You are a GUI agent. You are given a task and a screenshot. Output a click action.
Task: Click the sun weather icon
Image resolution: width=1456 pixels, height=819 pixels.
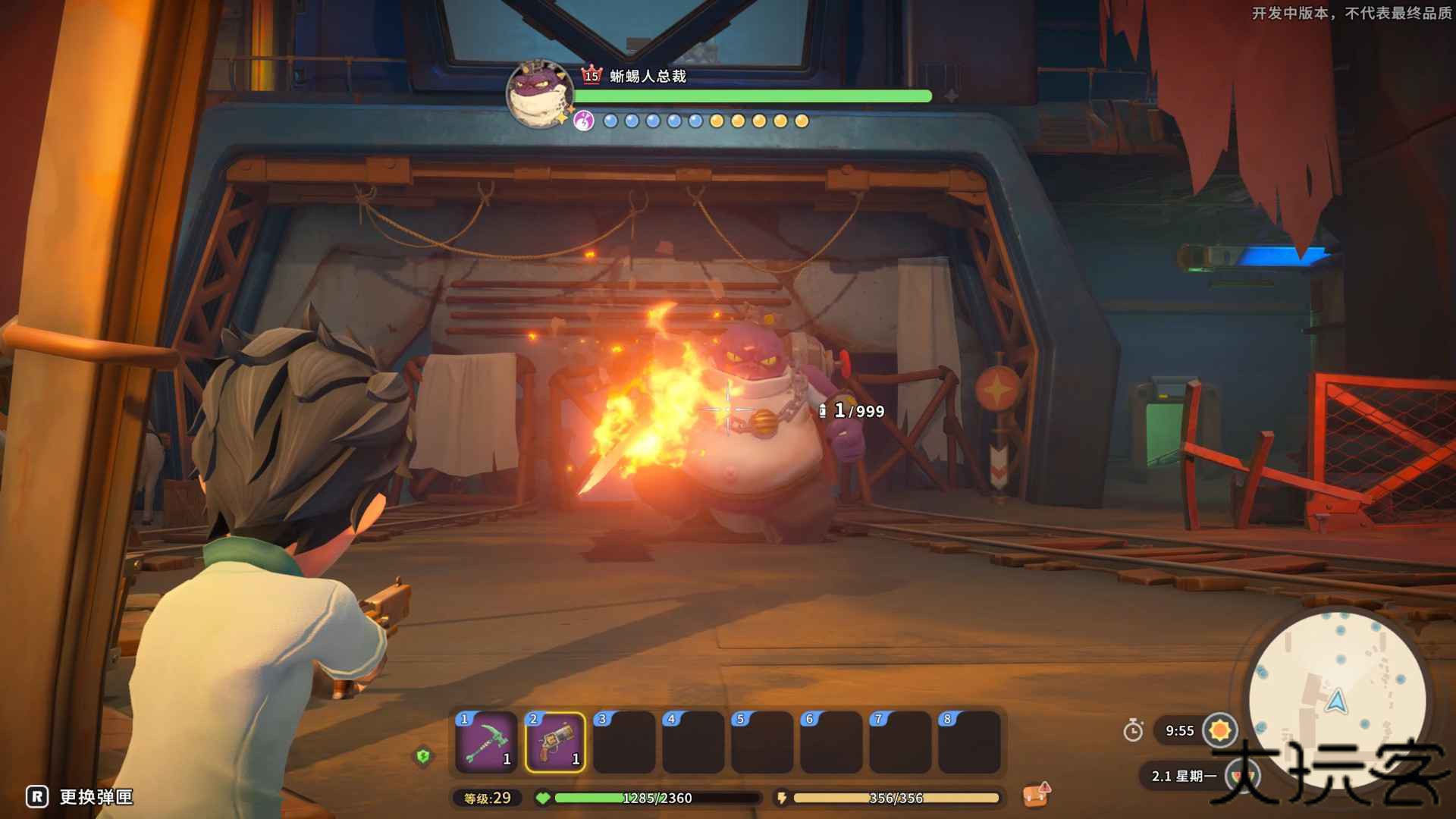[x=1220, y=730]
